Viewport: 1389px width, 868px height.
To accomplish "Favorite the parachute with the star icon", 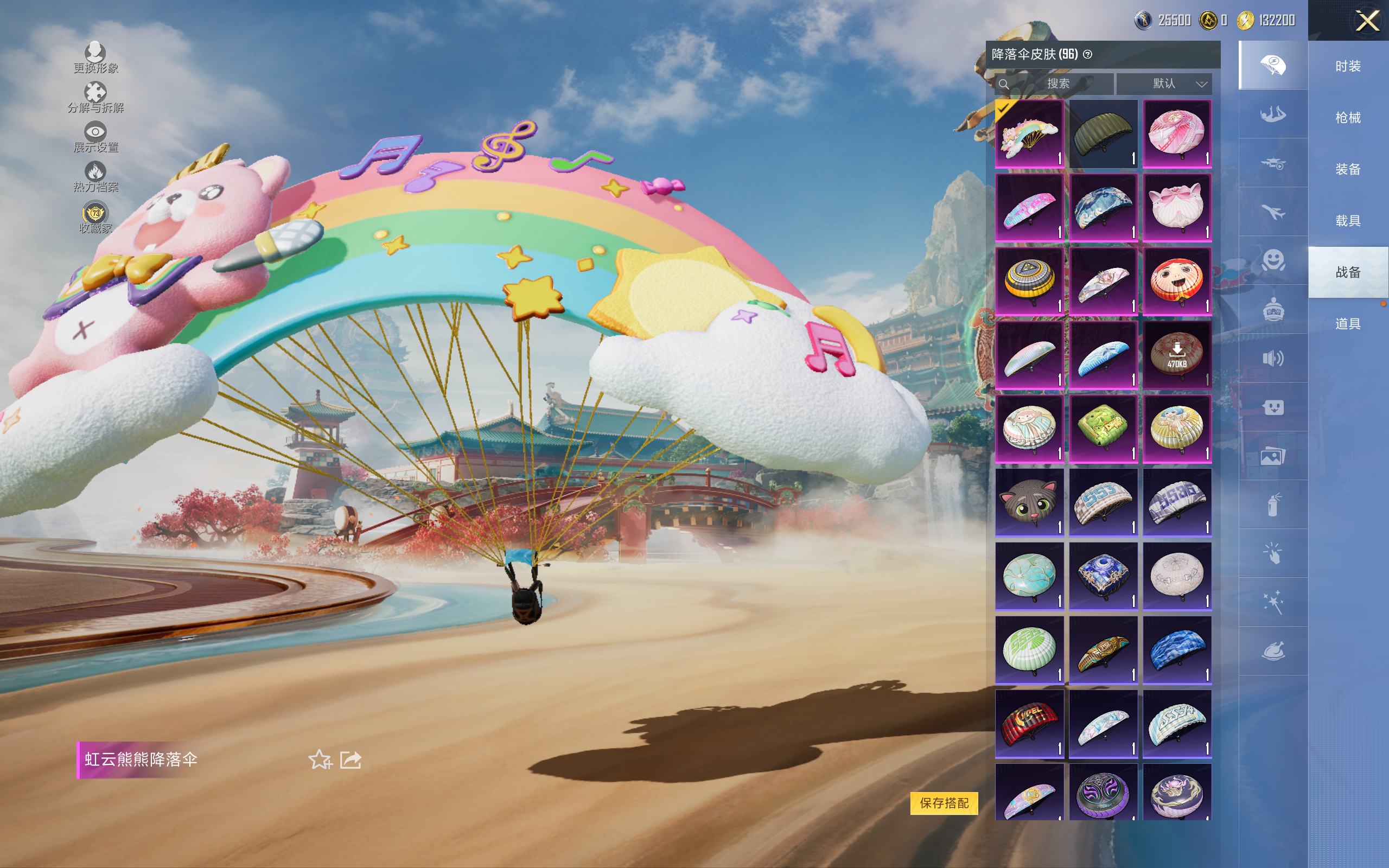I will click(320, 759).
